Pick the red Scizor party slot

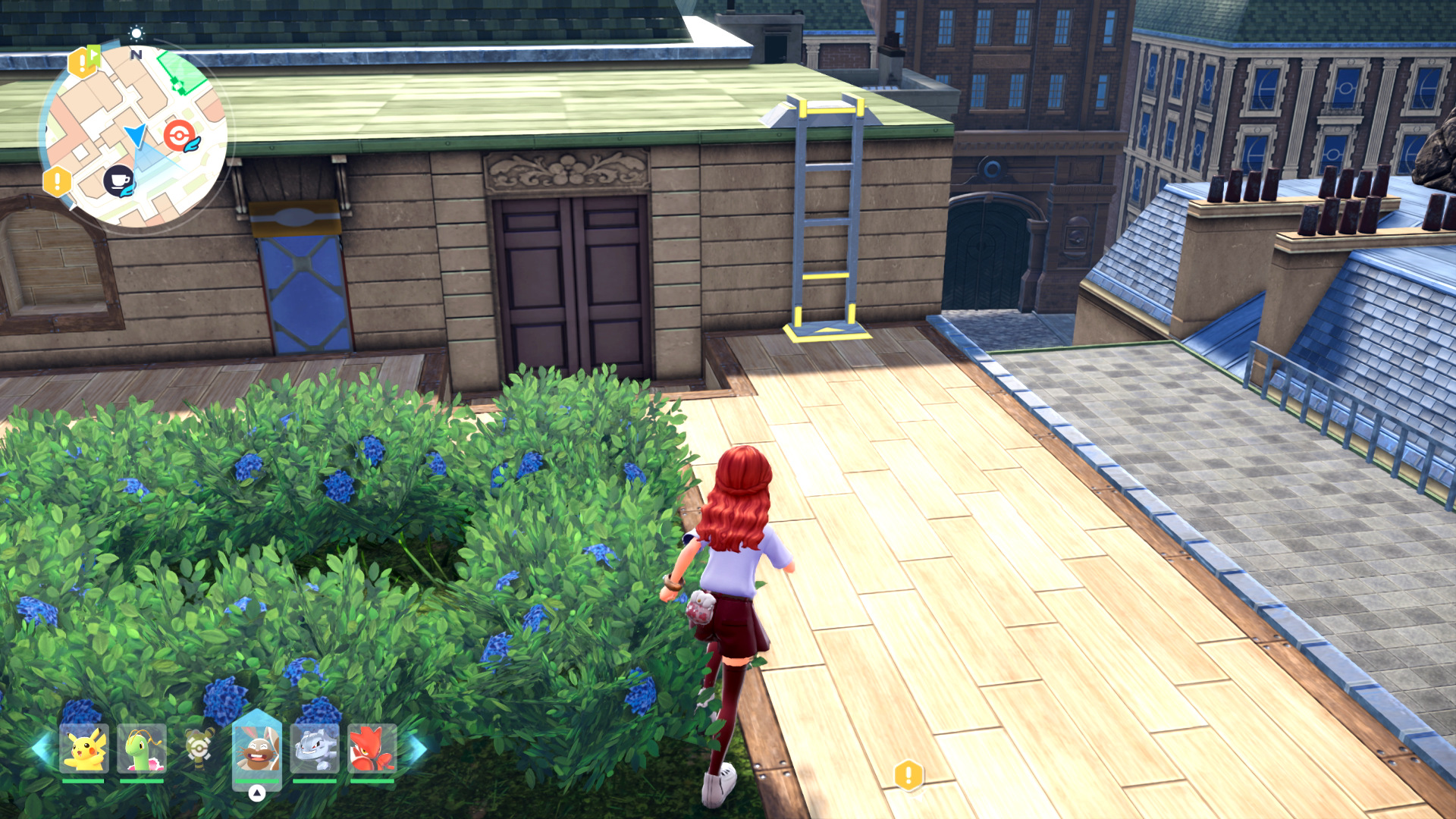point(372,748)
